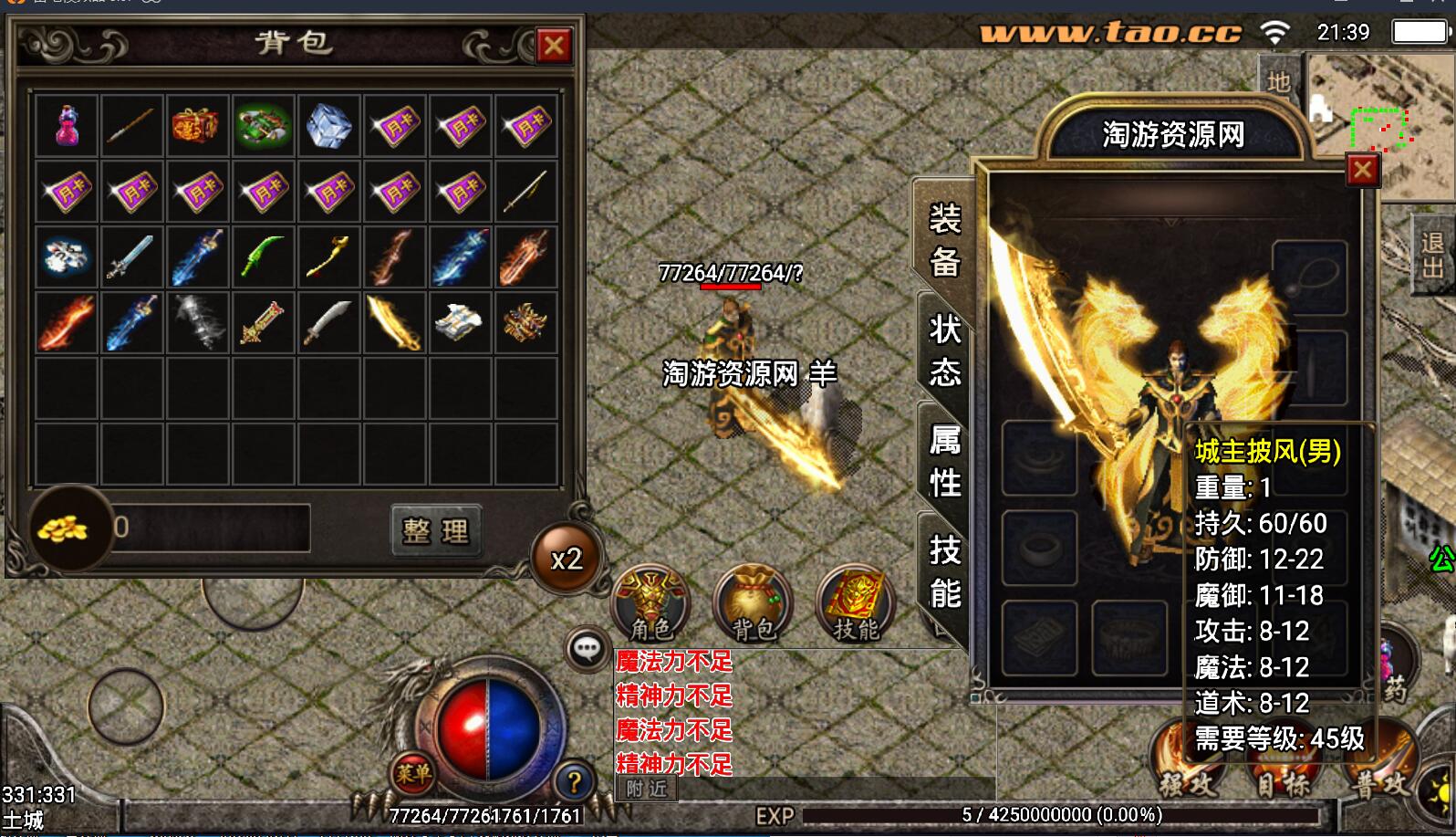Choose the green curved blade weapon

pos(263,256)
